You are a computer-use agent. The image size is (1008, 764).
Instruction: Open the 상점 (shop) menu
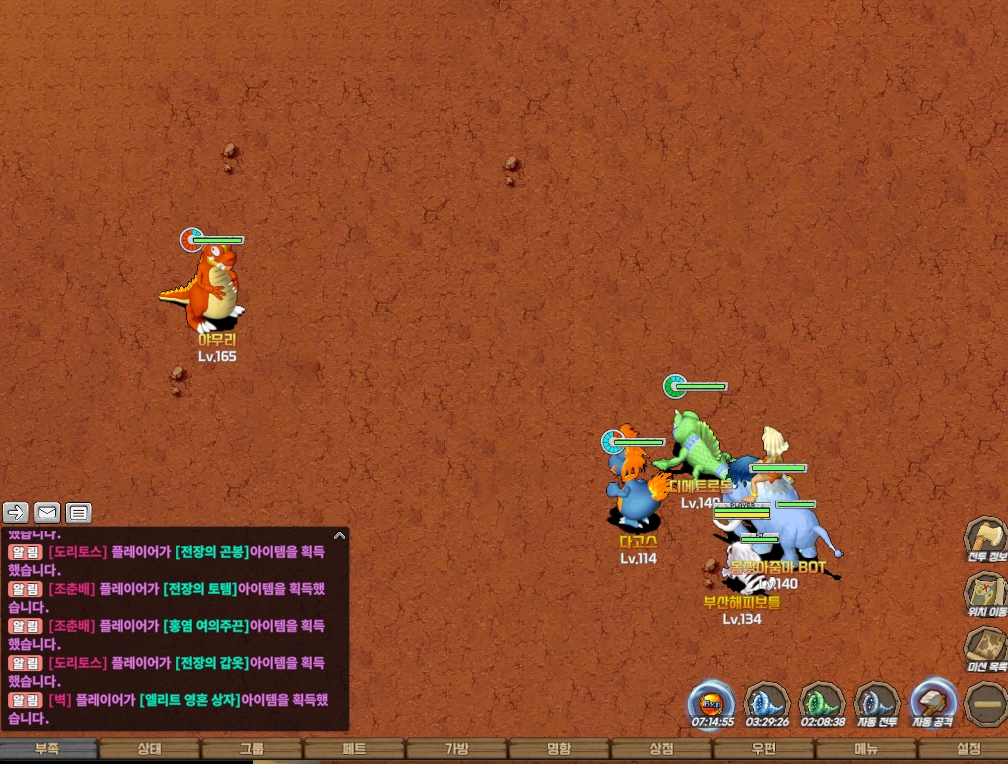[x=661, y=749]
